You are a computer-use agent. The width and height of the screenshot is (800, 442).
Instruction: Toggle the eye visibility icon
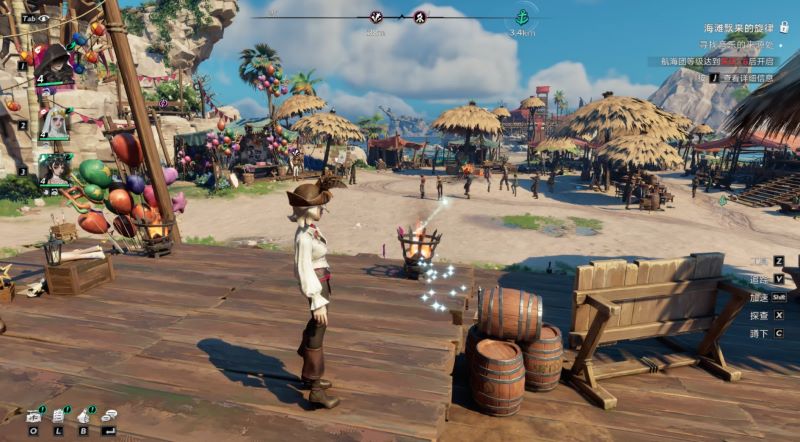point(43,18)
